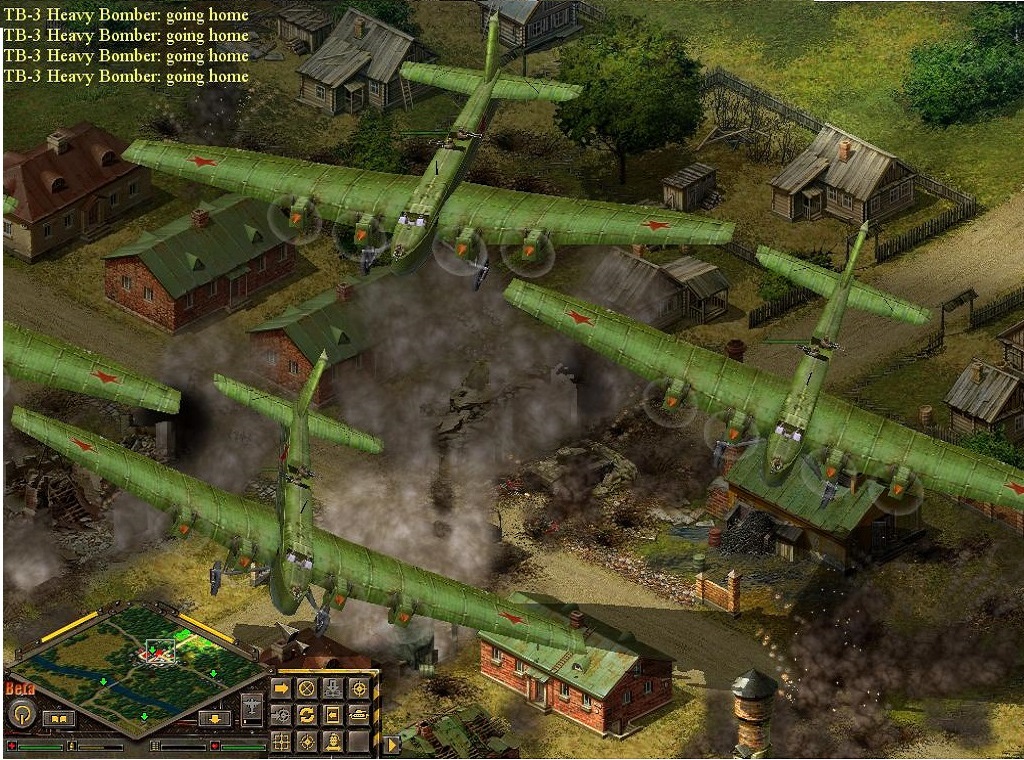Viewport: 1024px width, 760px height.
Task: Click the grenade with double-arrow command
Action: pos(332,741)
